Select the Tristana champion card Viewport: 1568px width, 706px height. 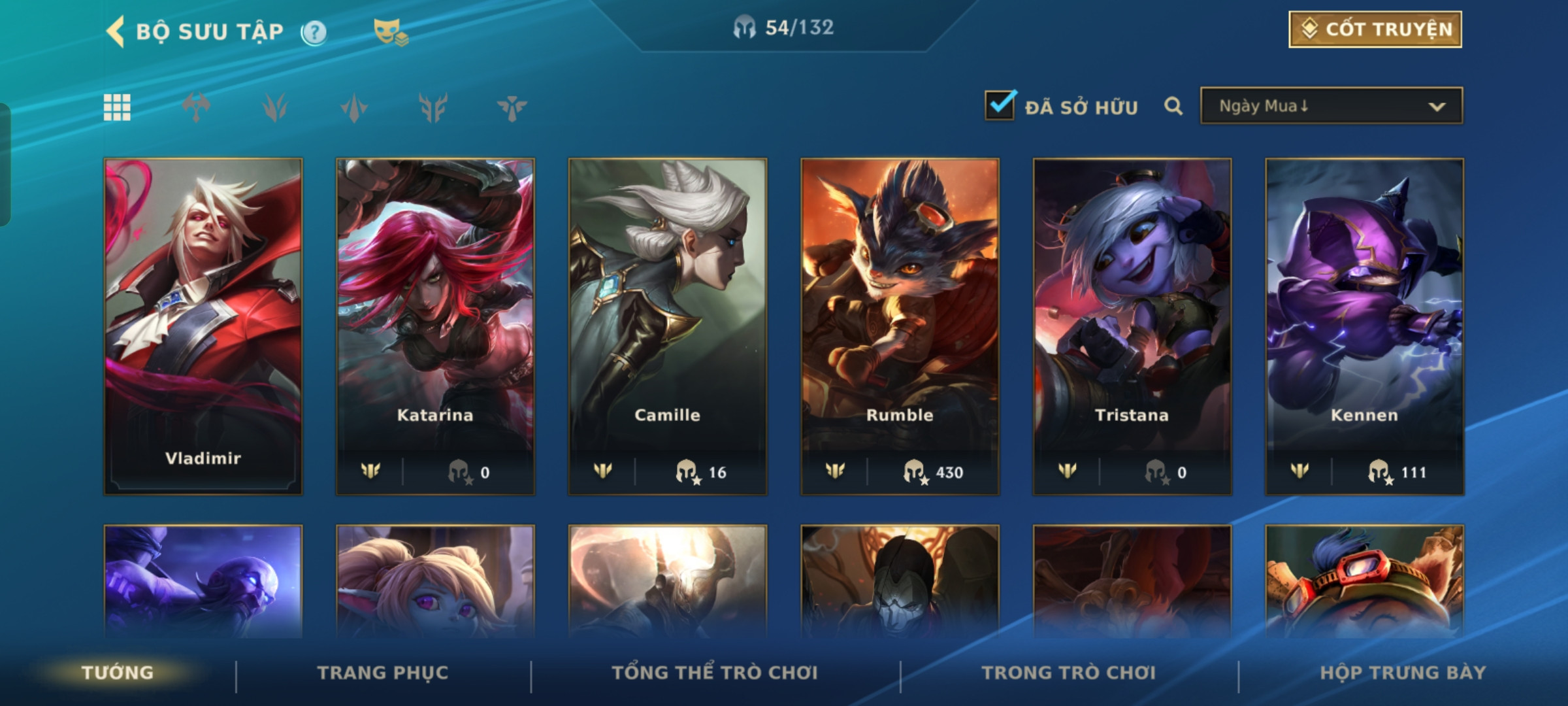1132,326
